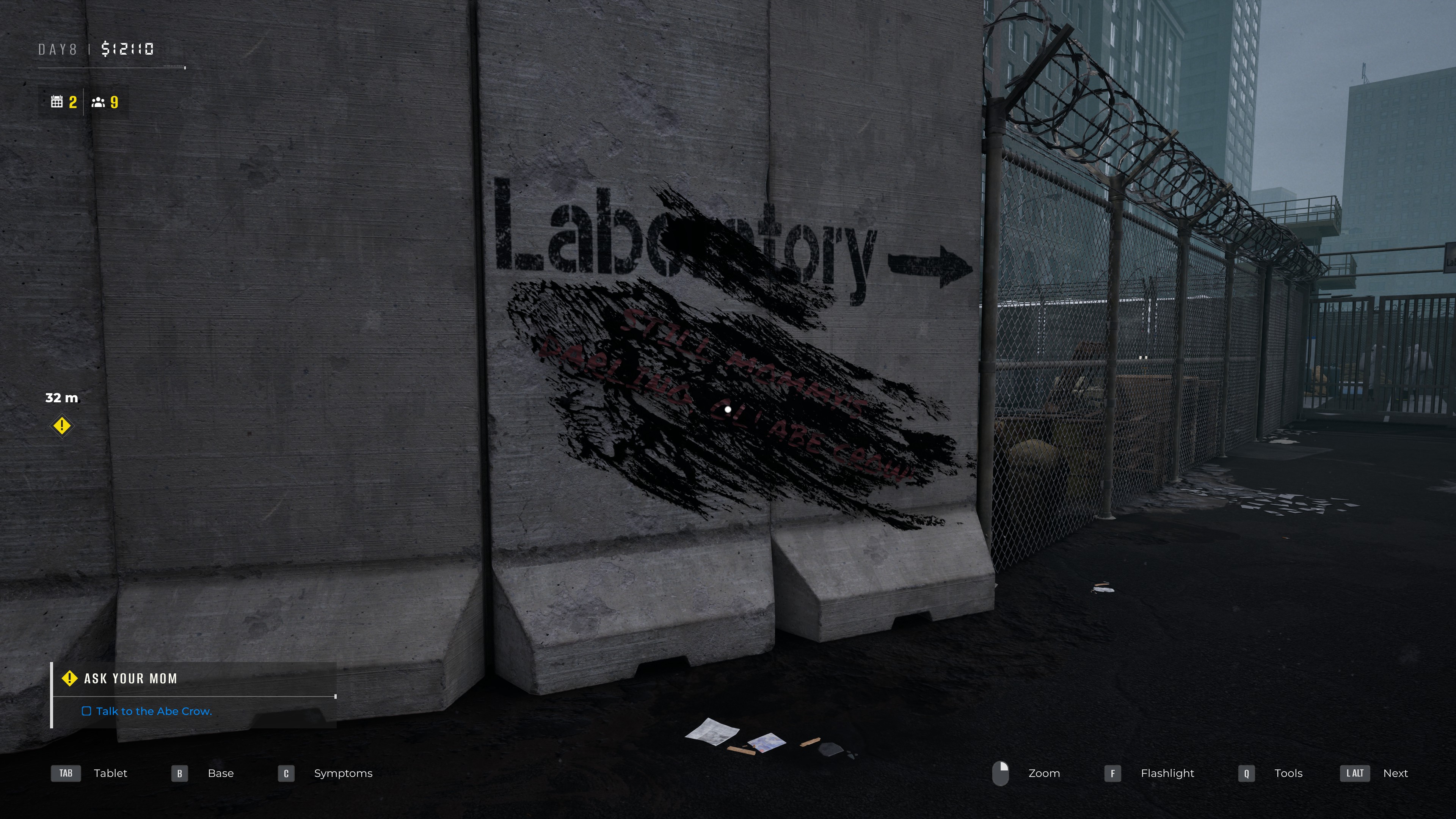
Task: Select the survivor count icon
Action: (98, 102)
